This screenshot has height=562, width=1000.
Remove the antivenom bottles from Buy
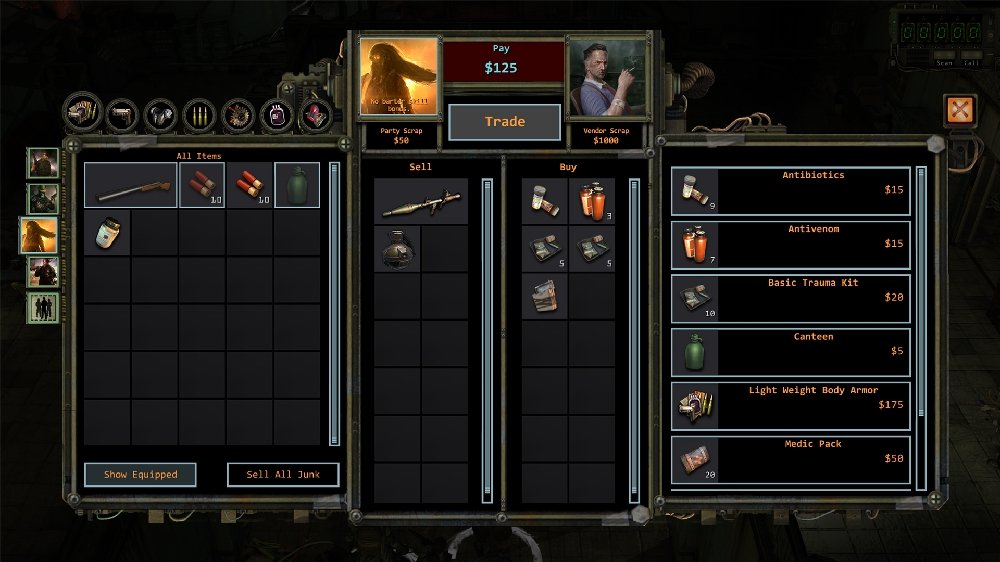coord(592,202)
